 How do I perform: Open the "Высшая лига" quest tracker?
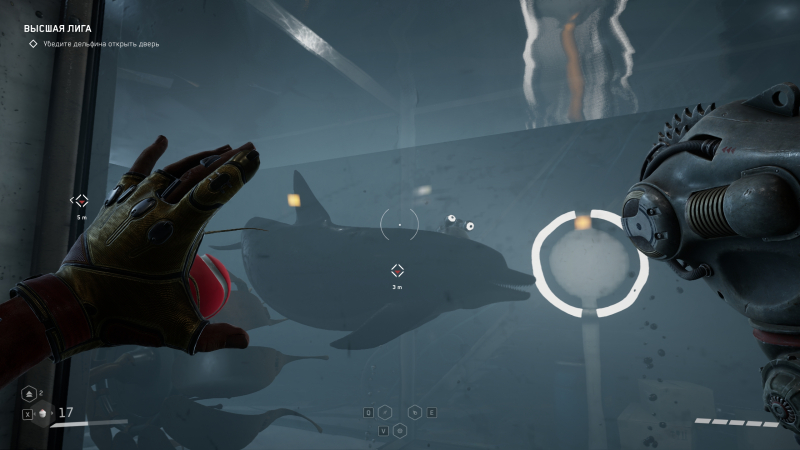coord(58,29)
